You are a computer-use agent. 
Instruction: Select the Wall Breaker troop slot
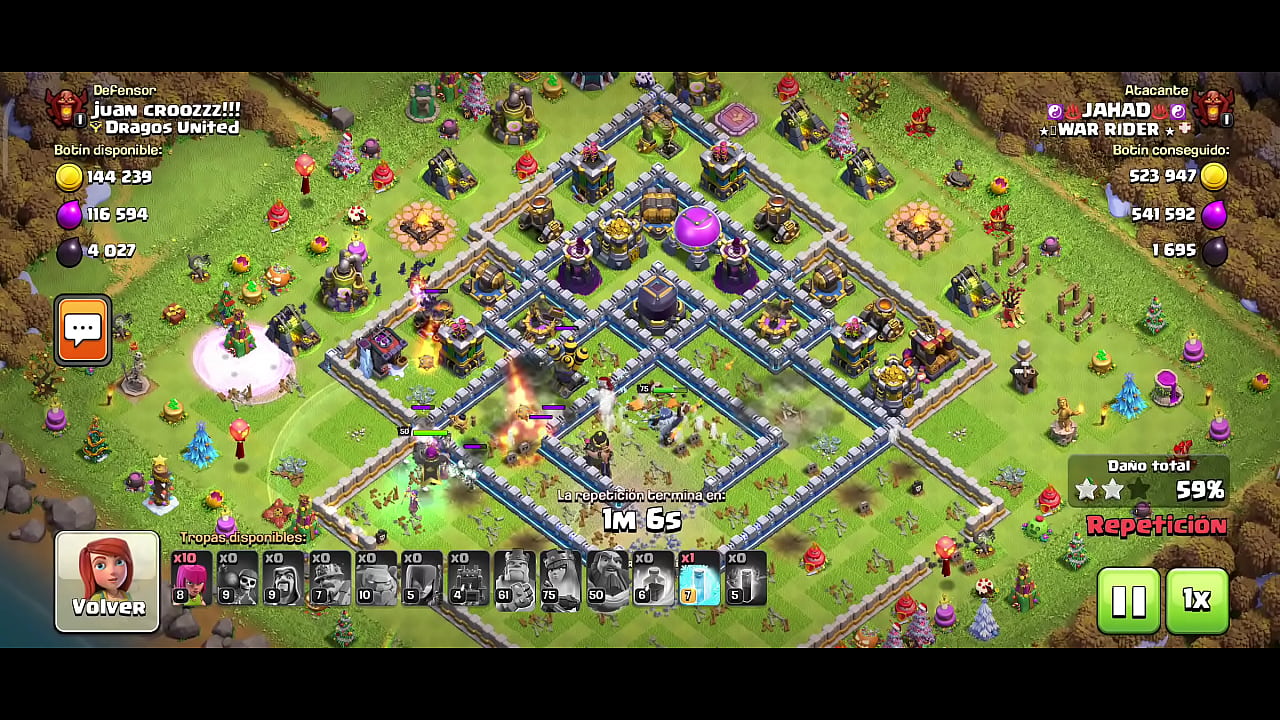tap(237, 579)
